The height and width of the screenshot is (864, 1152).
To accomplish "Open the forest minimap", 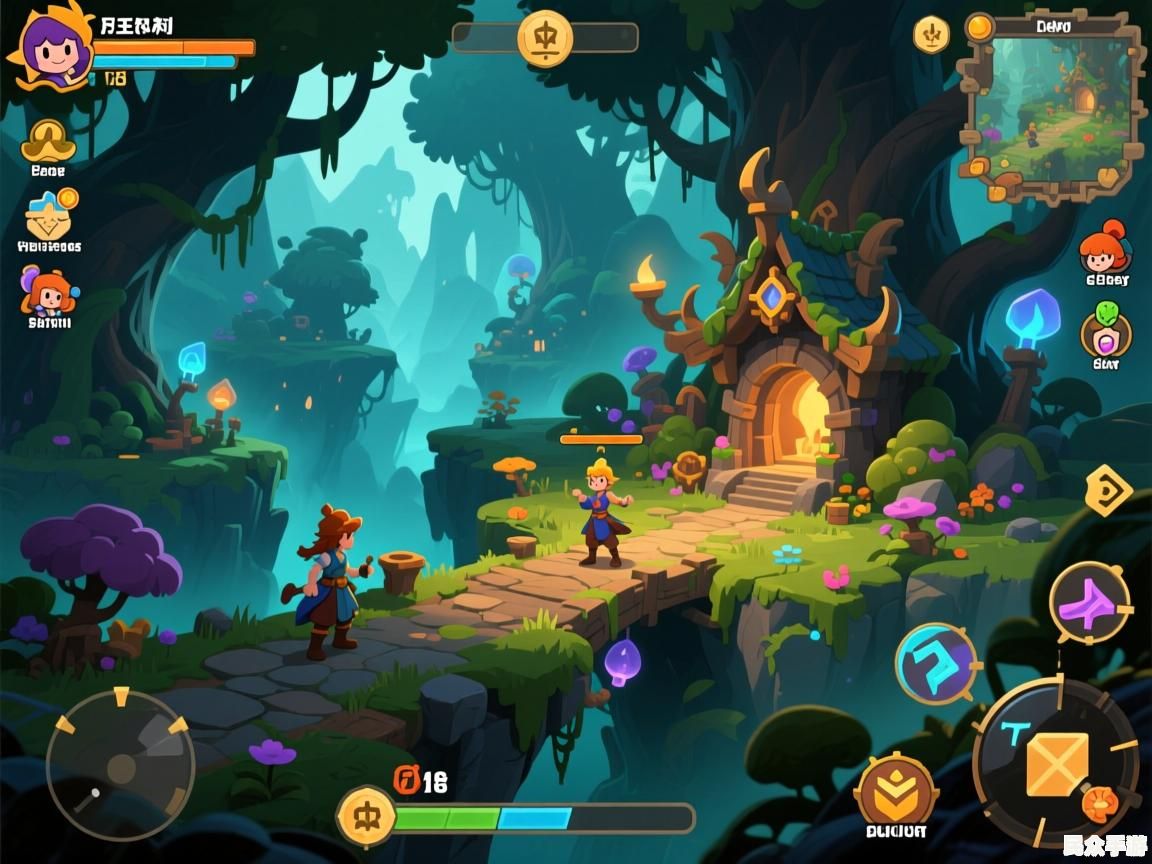I will point(1050,112).
